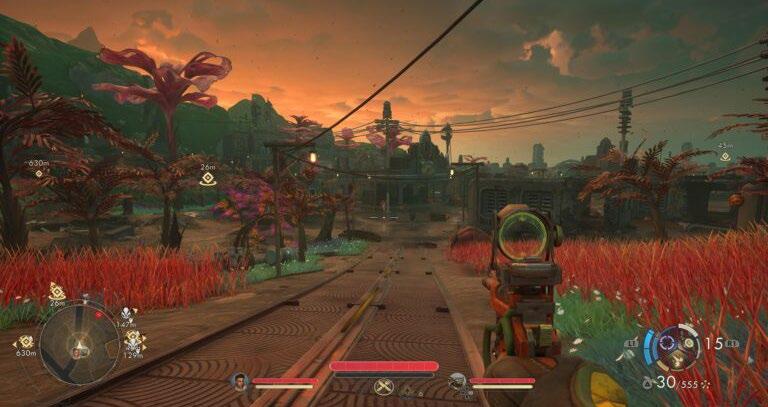Click the 630m marker left of the minimap
The height and width of the screenshot is (407, 768).
click(x=25, y=342)
